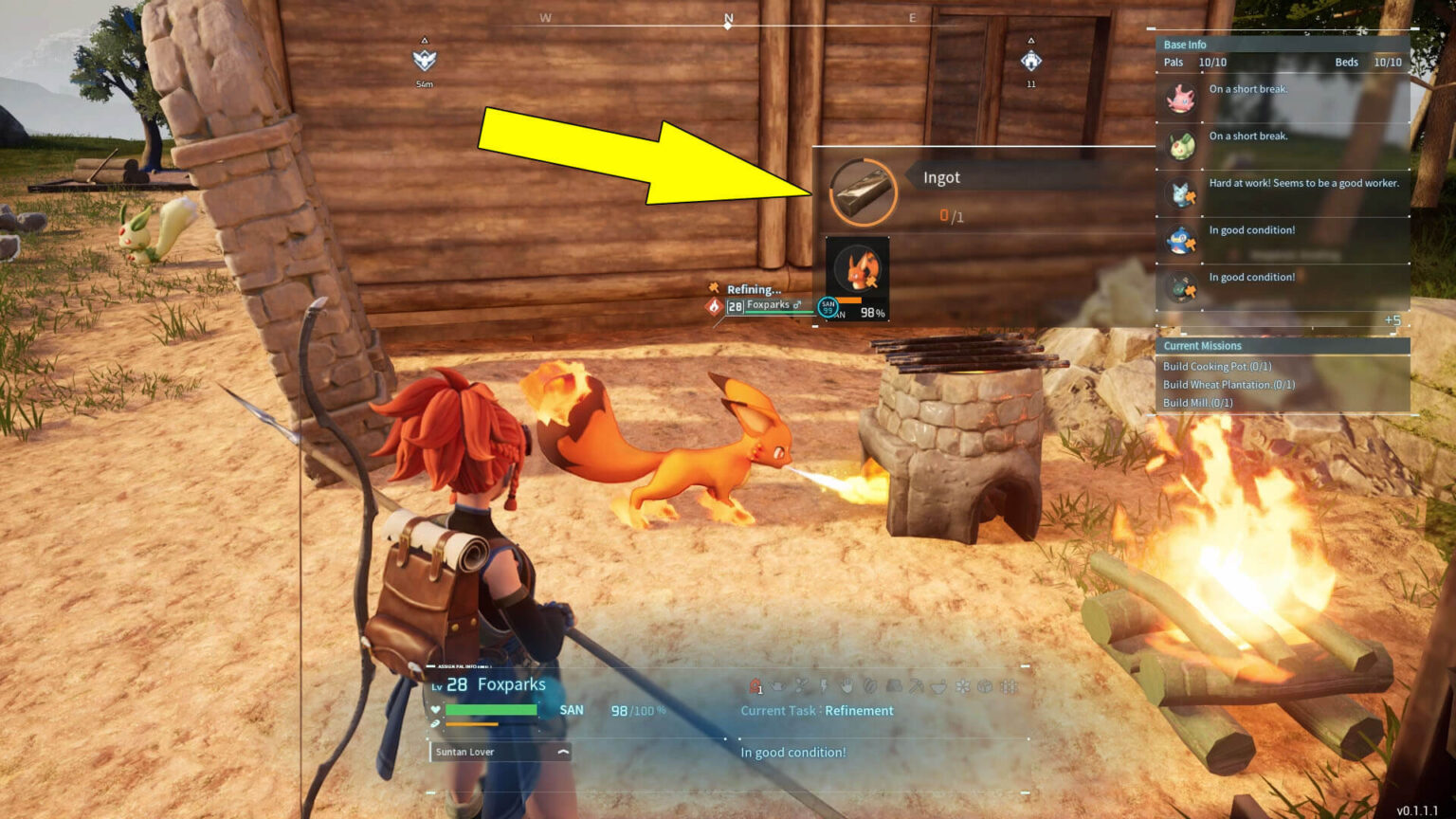Select the Ingot recipe icon
The width and height of the screenshot is (1456, 819).
(862, 191)
